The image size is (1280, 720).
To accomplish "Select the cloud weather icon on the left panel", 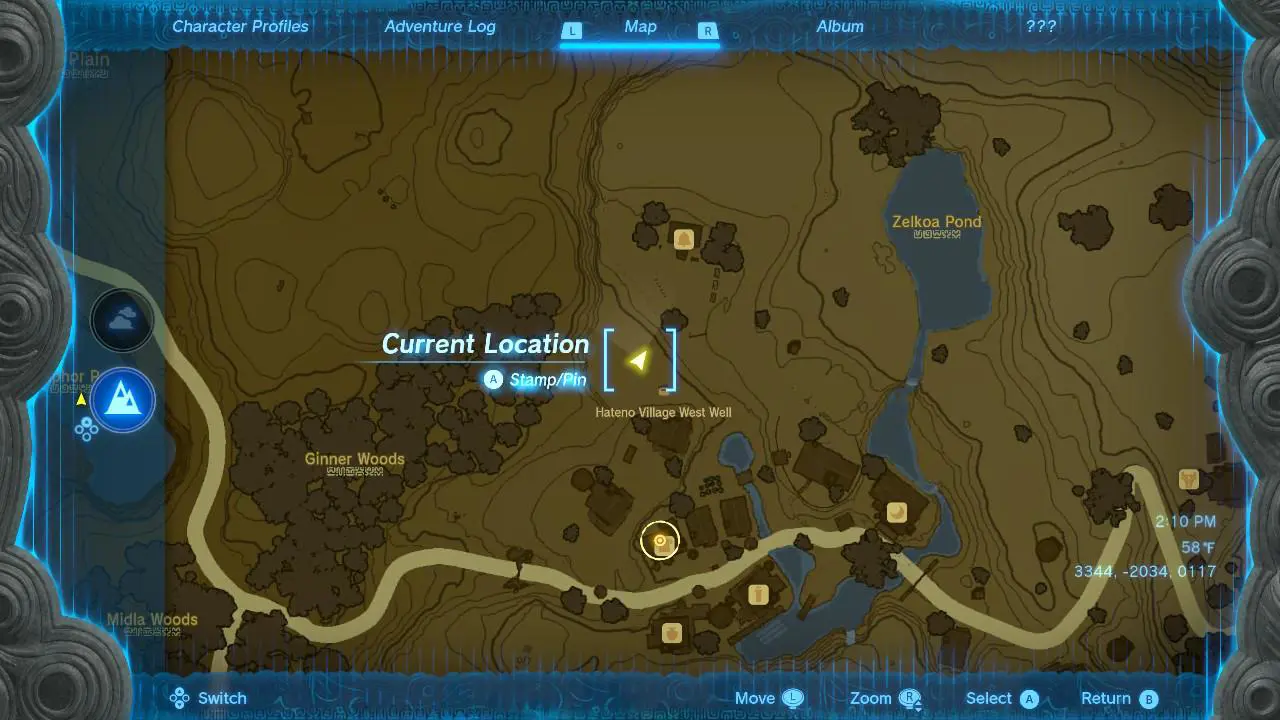I will (x=122, y=320).
